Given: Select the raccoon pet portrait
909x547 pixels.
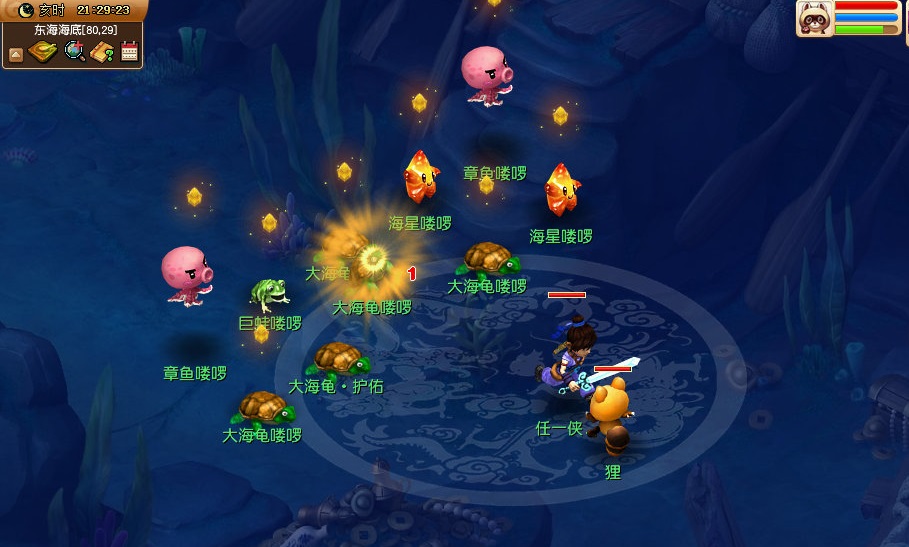Looking at the screenshot, I should (x=814, y=19).
